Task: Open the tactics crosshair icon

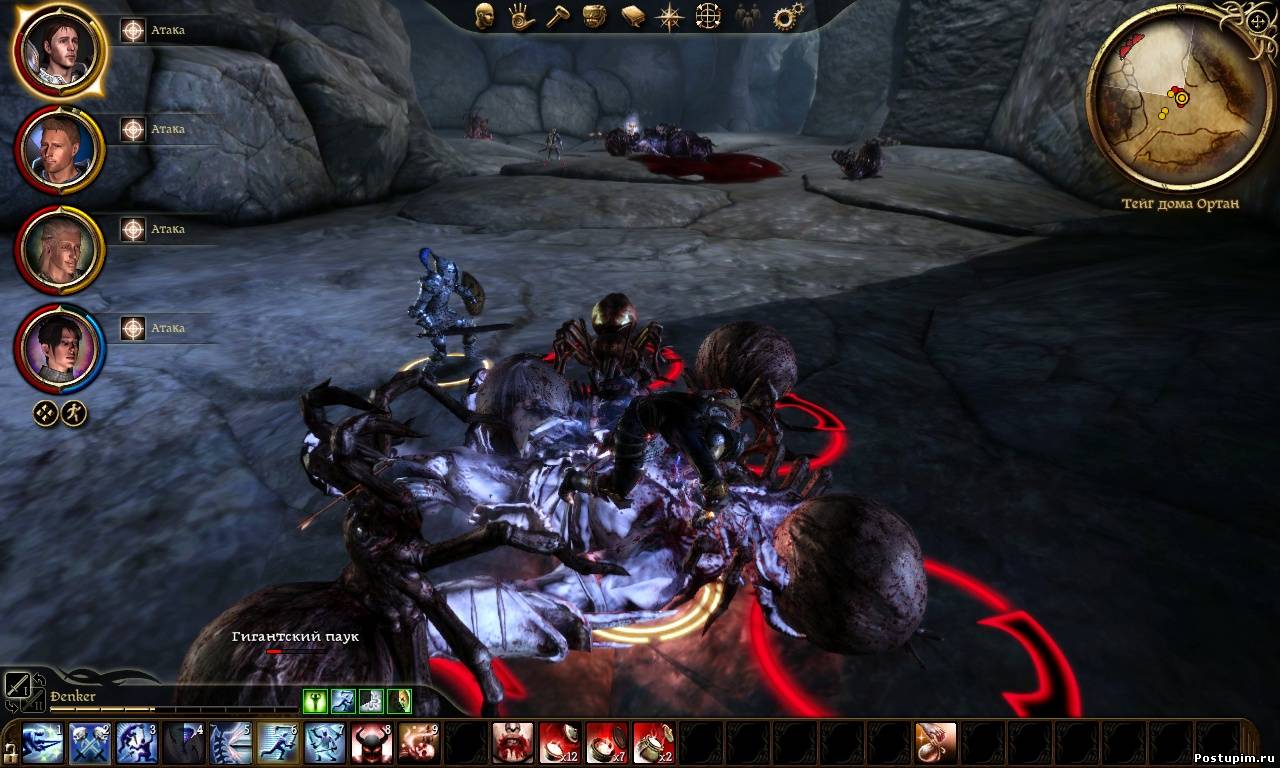Action: [x=708, y=16]
